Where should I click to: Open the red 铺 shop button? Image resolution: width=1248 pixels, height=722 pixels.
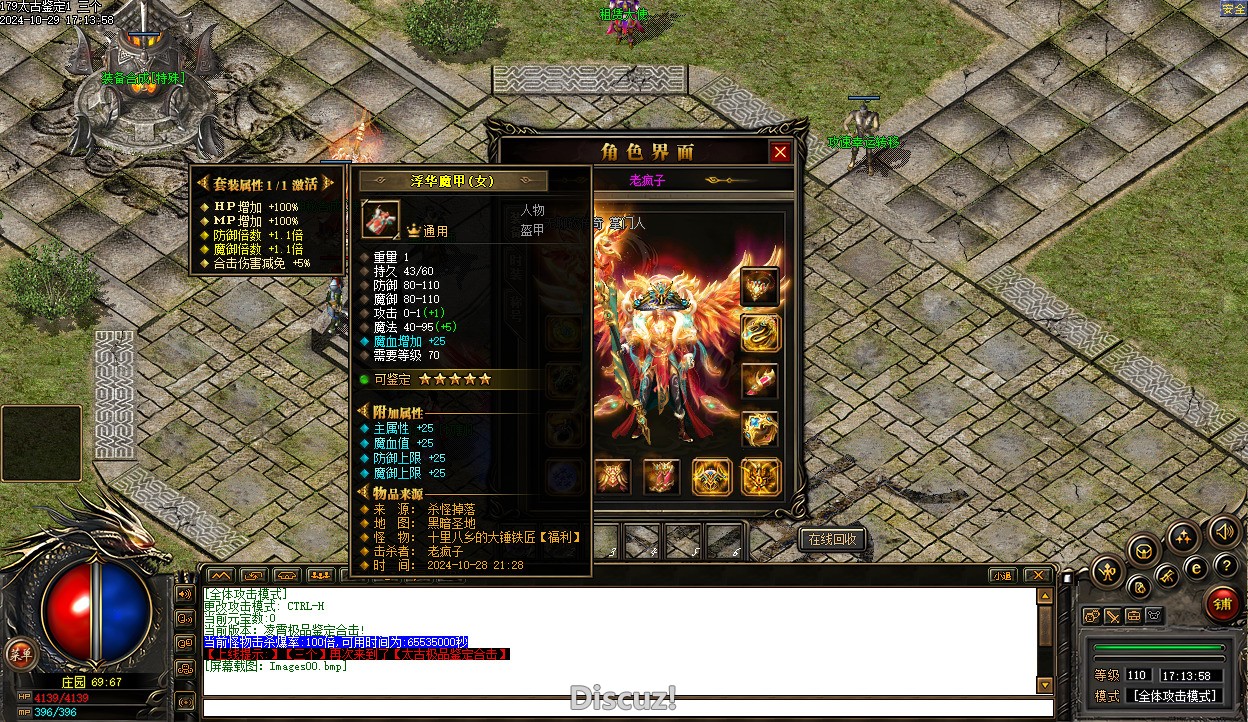click(1222, 604)
